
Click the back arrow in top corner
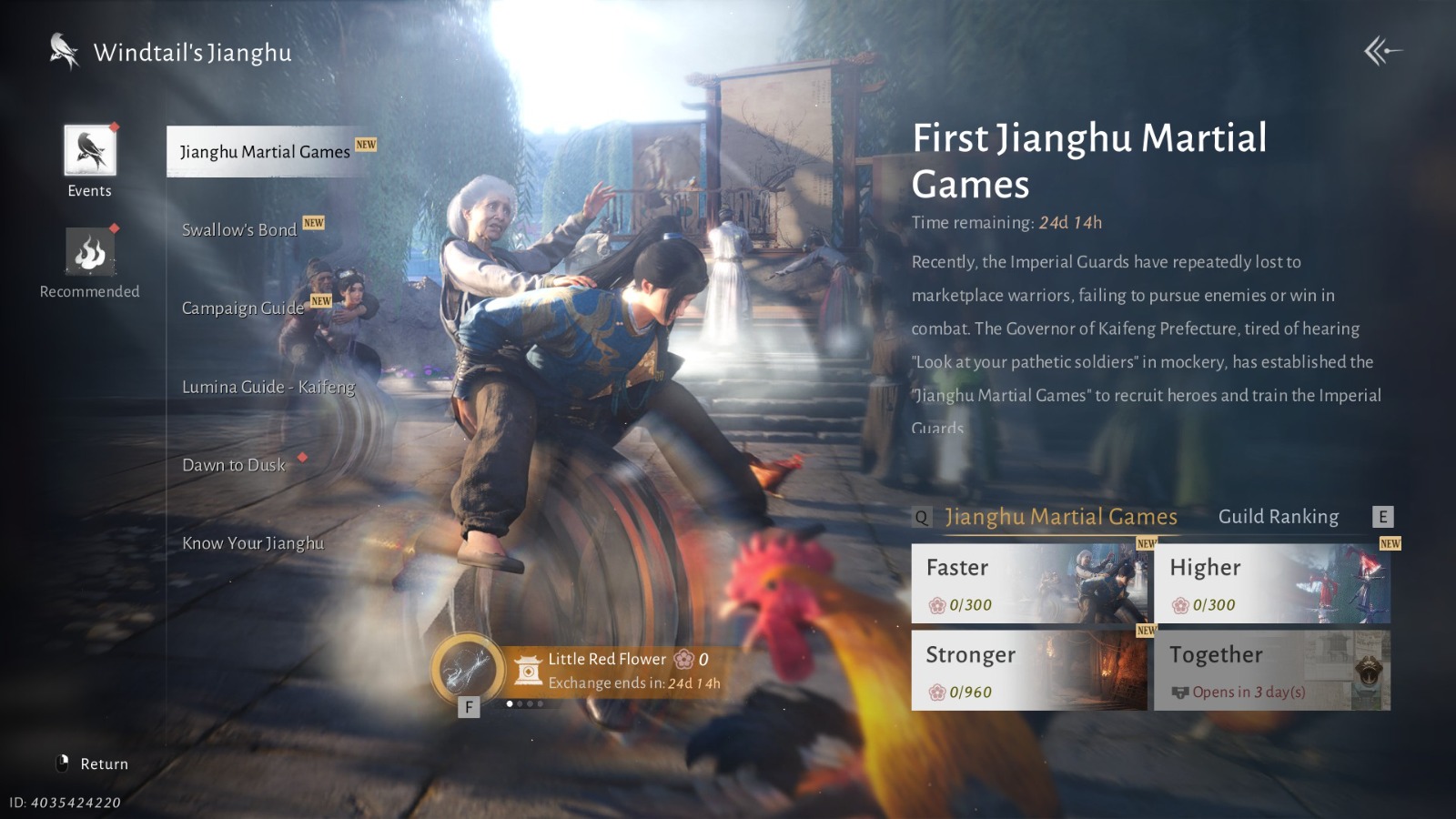[1382, 52]
